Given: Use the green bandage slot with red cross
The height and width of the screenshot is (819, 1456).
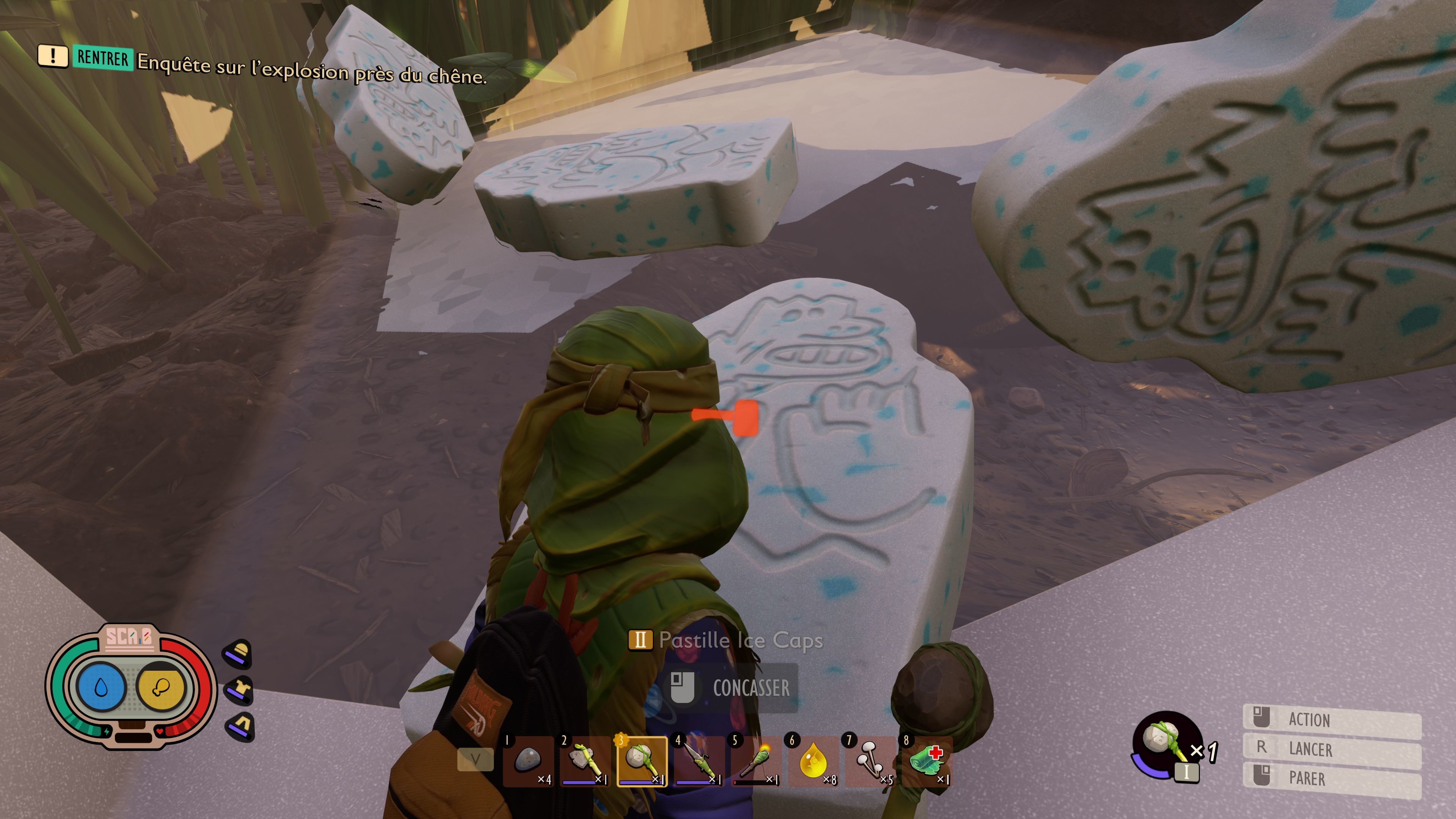Looking at the screenshot, I should coord(927,761).
